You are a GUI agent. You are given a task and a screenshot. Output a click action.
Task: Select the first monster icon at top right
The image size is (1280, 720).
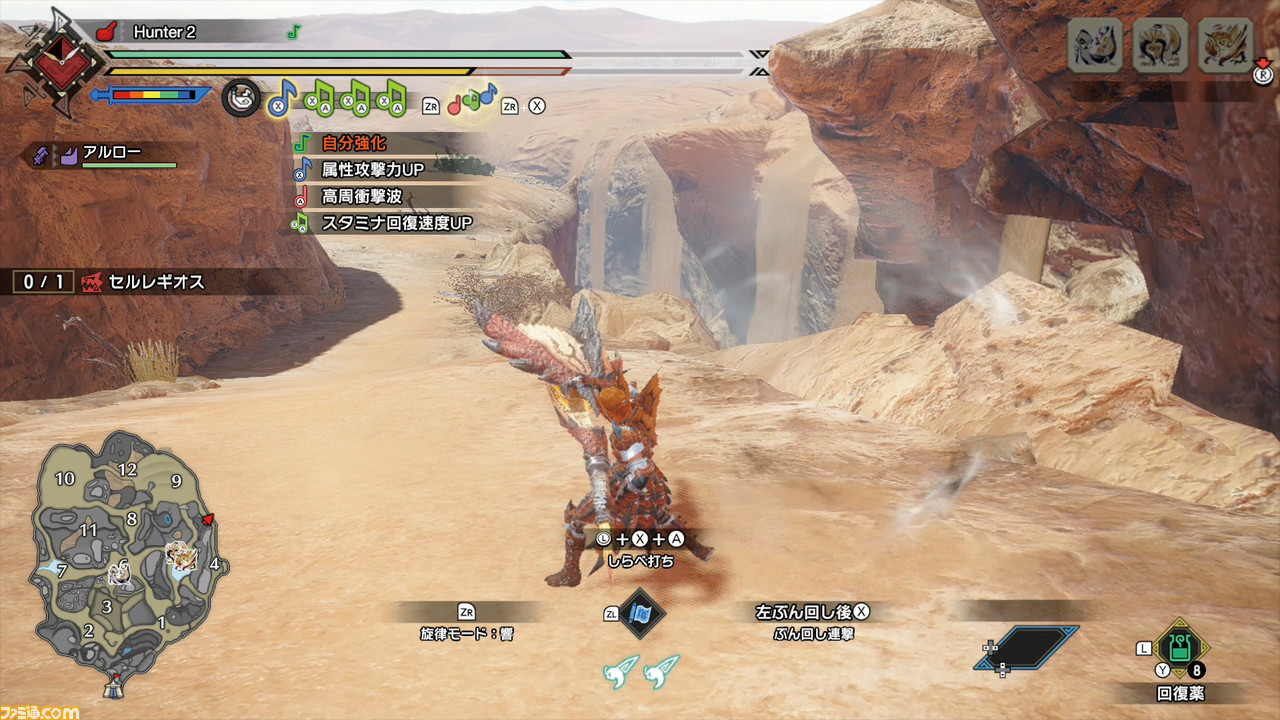click(1094, 46)
